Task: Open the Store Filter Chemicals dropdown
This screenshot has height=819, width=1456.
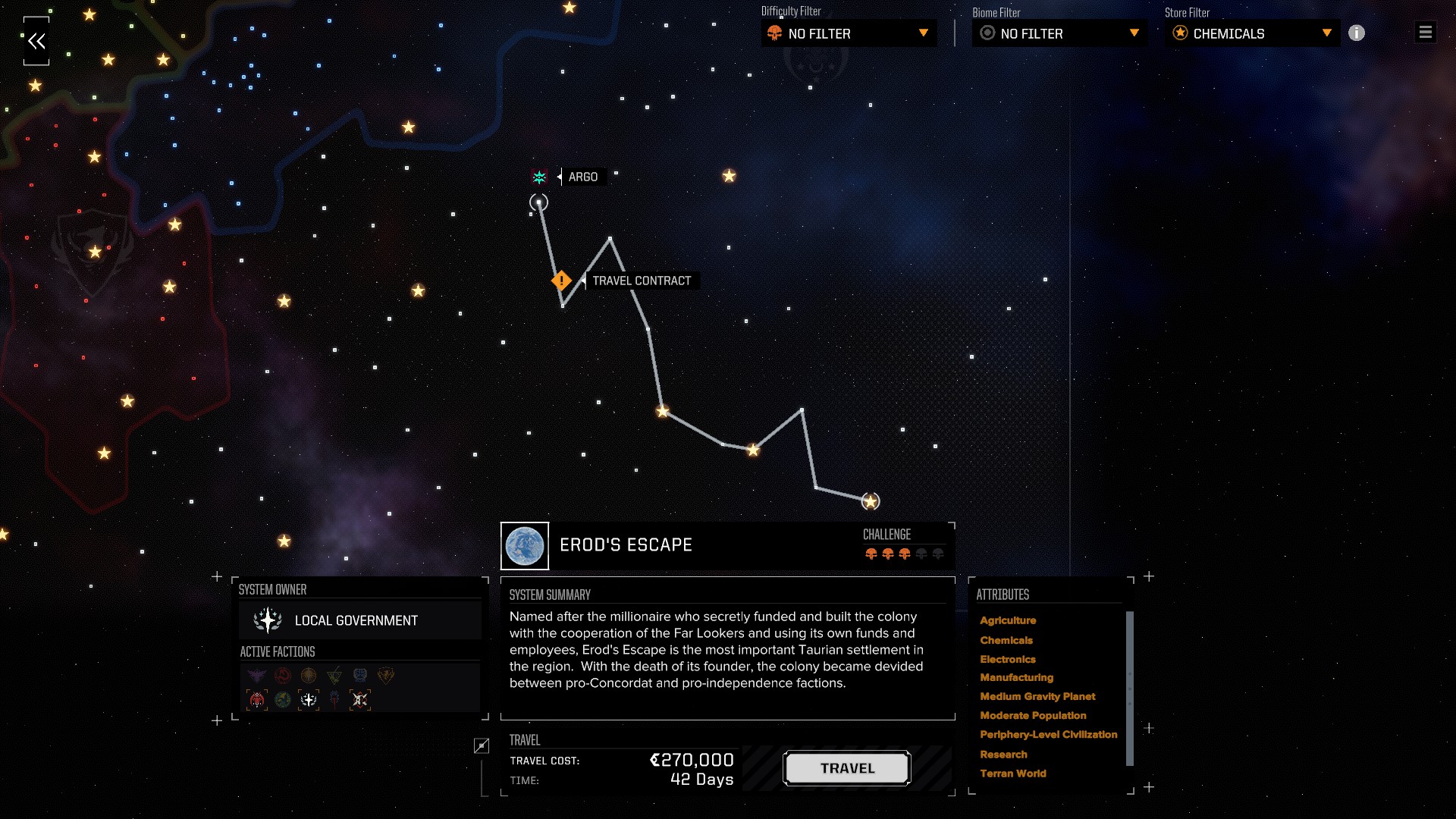Action: pos(1252,33)
